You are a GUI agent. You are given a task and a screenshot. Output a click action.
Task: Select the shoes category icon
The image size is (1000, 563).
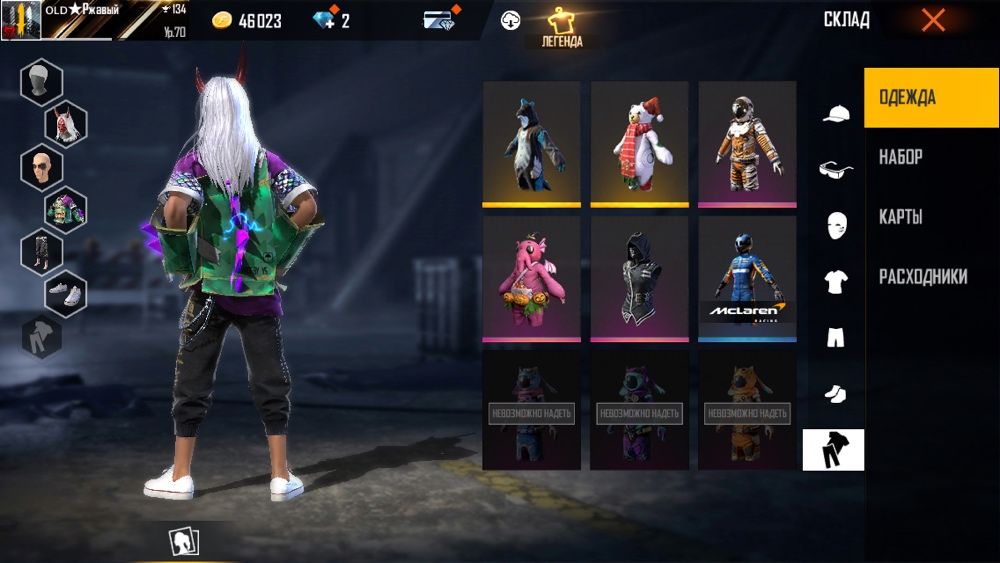(x=835, y=394)
